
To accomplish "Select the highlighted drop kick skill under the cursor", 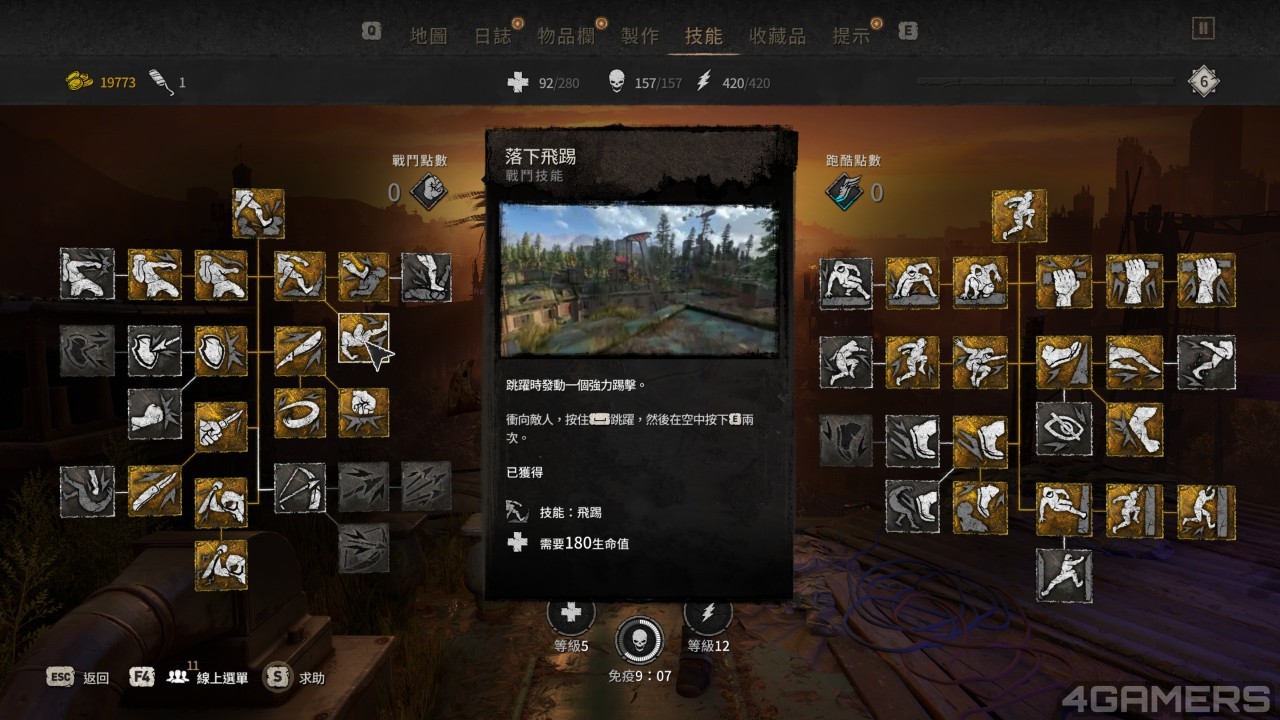I will (363, 338).
